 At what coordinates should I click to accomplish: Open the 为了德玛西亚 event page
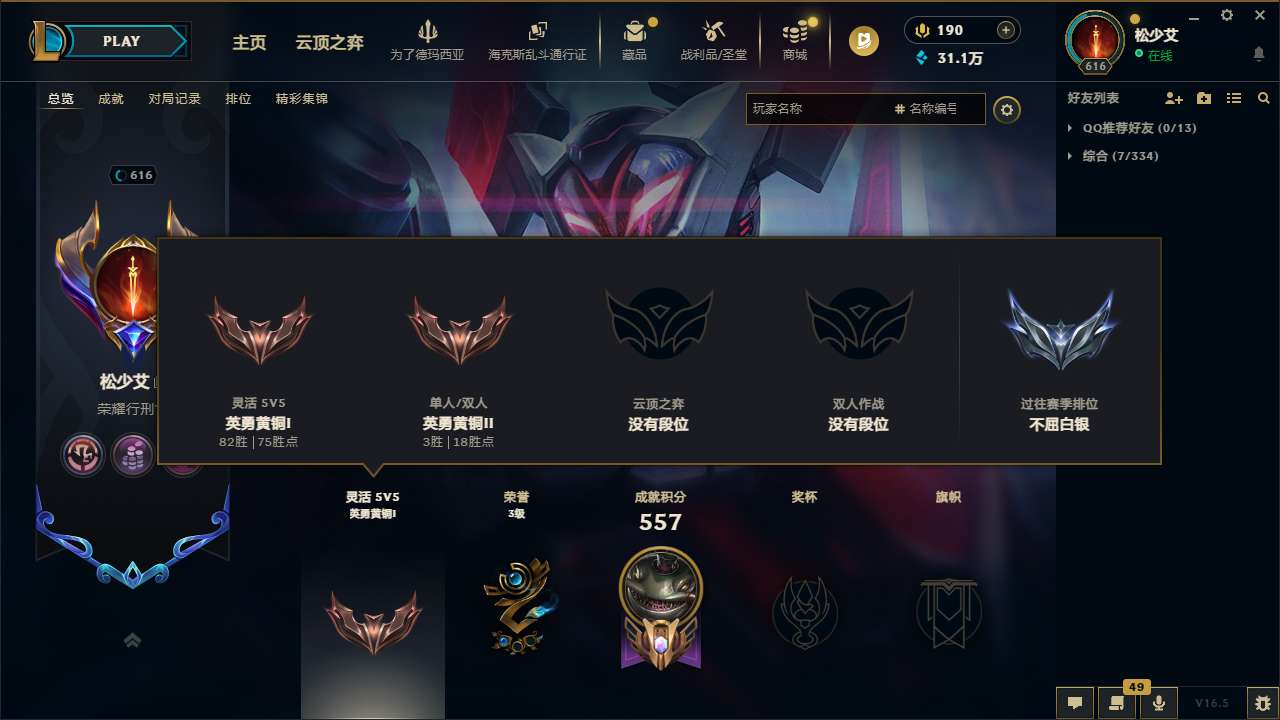click(430, 40)
